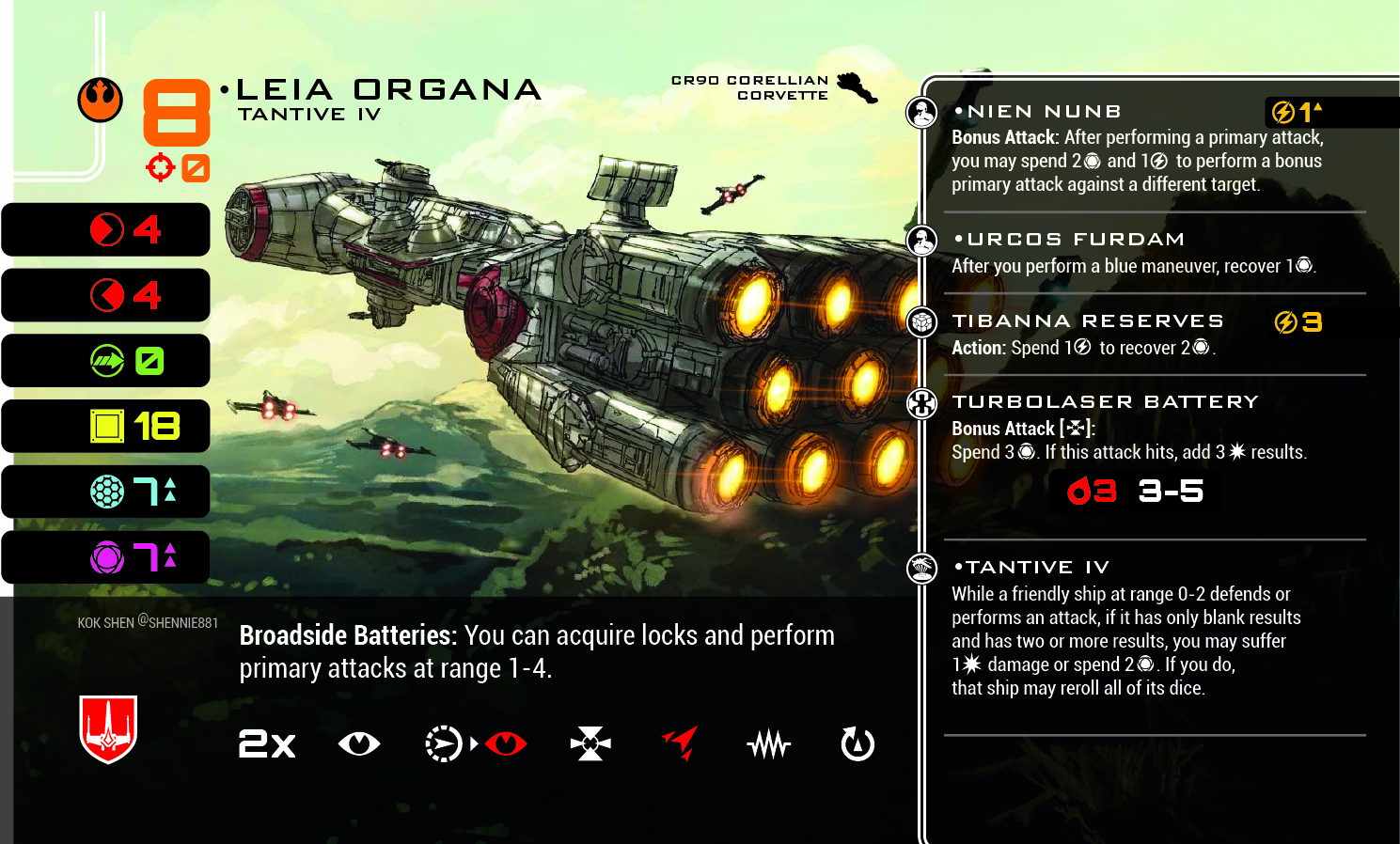
Task: Select the dashed circle arrow action icon
Action: 443,744
